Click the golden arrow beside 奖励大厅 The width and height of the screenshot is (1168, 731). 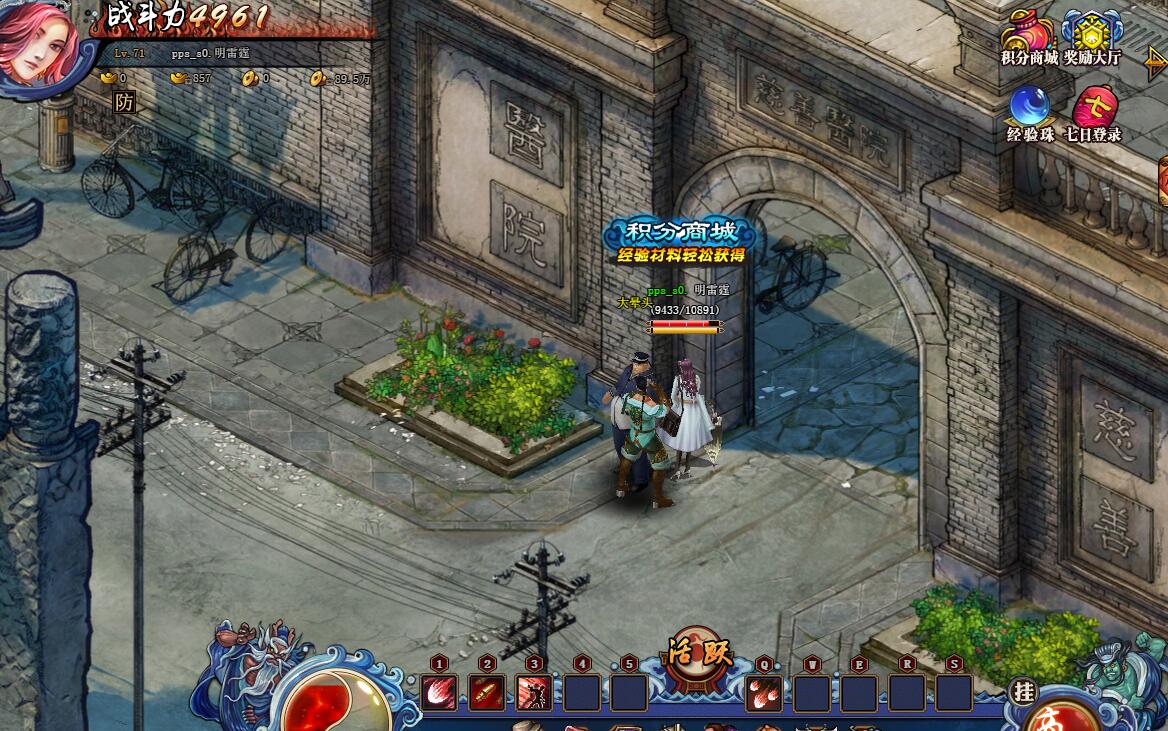1155,64
